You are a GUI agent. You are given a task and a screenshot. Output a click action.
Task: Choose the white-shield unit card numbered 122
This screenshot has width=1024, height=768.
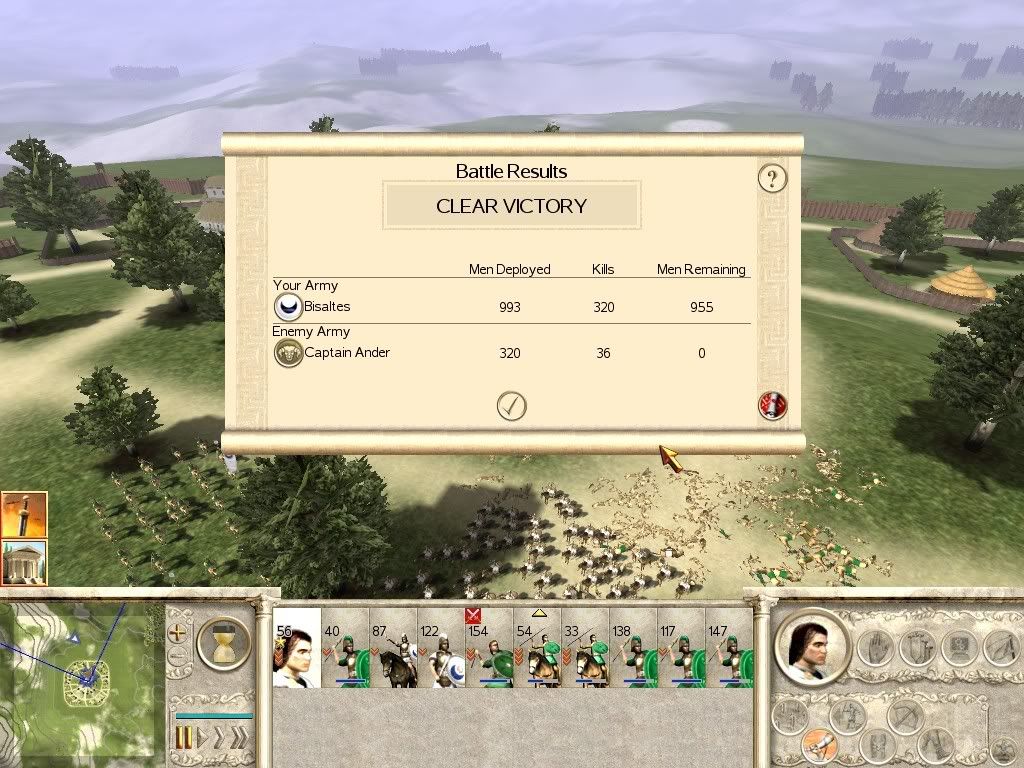click(x=441, y=648)
